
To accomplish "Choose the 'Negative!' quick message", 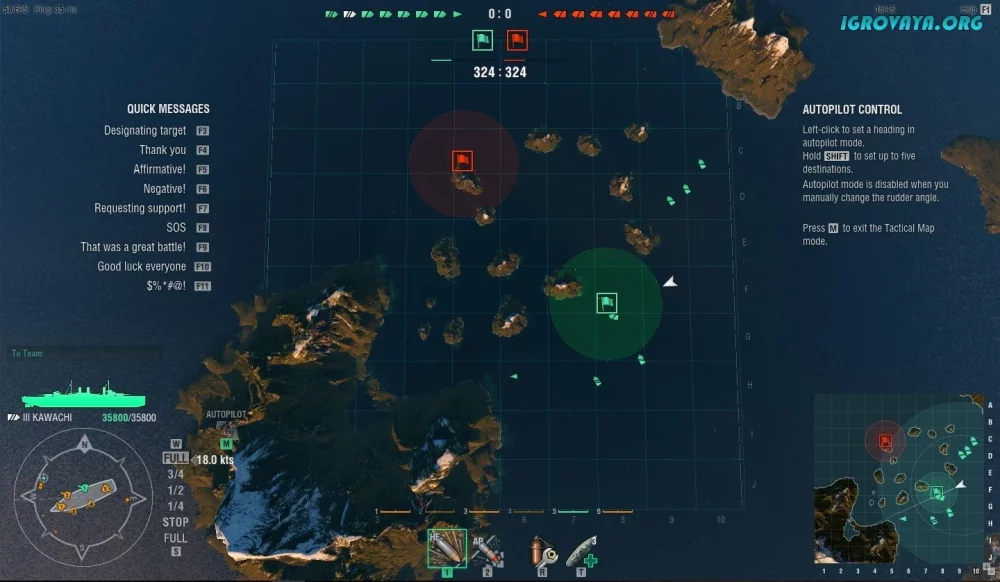I will tap(164, 189).
